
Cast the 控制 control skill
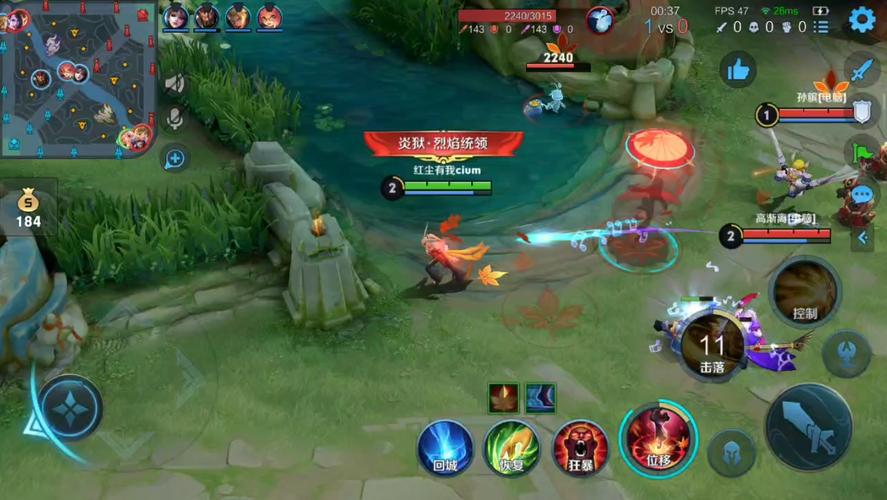tap(805, 292)
